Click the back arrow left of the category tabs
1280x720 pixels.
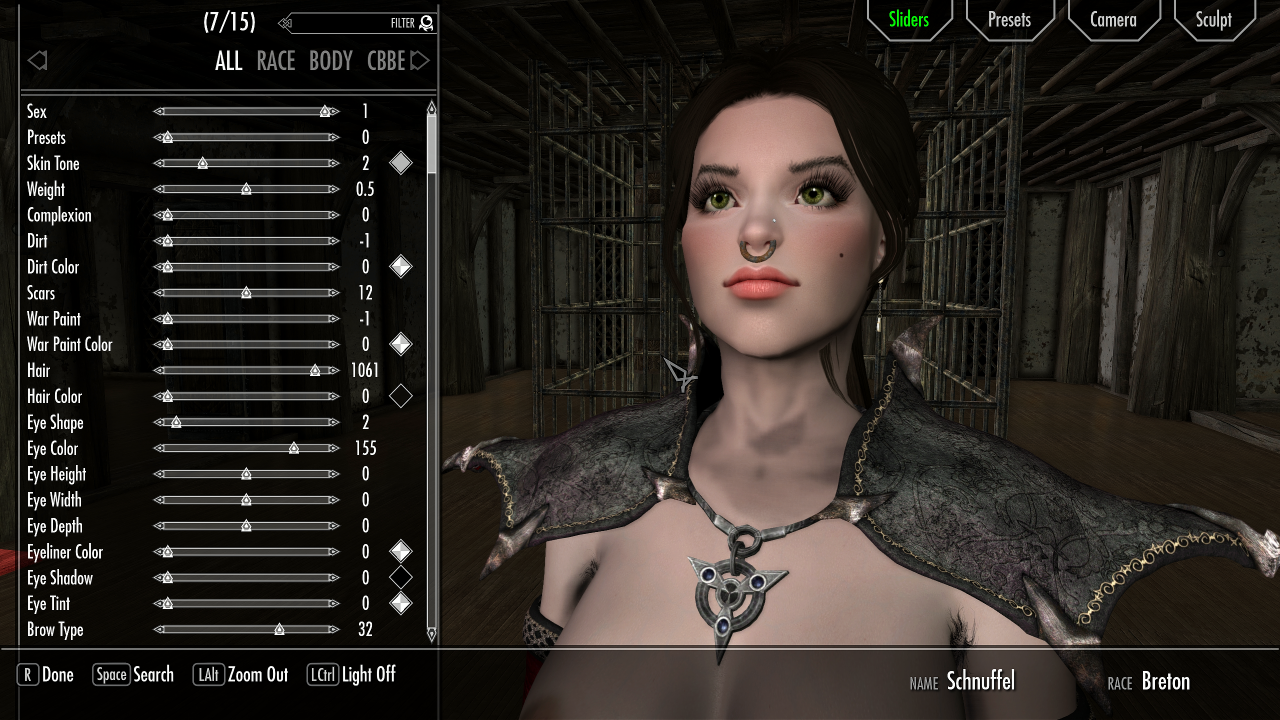tap(37, 60)
